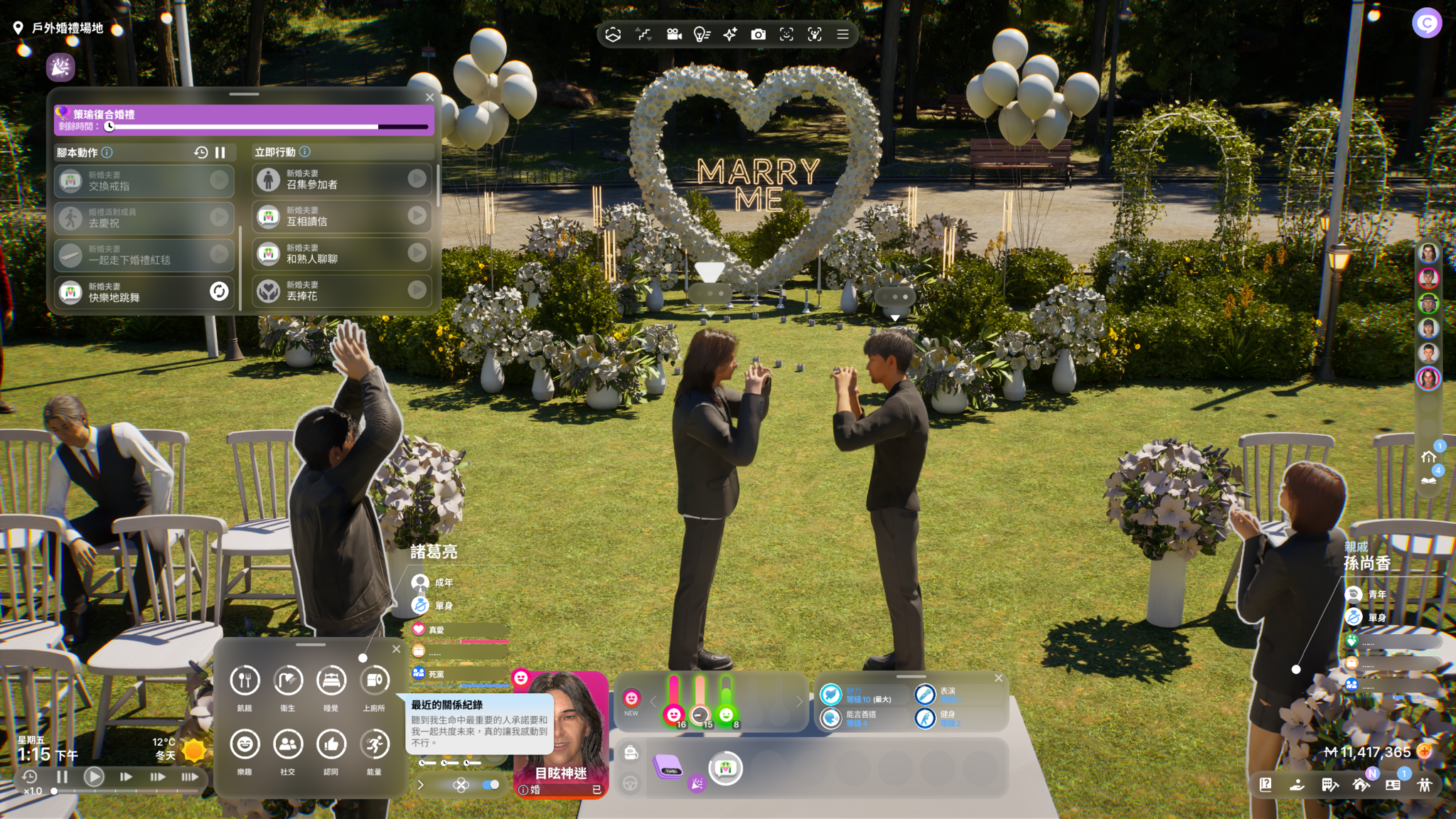Screen dimensions: 1456x819
Task: Click the video camera toolbar icon
Action: 674,34
